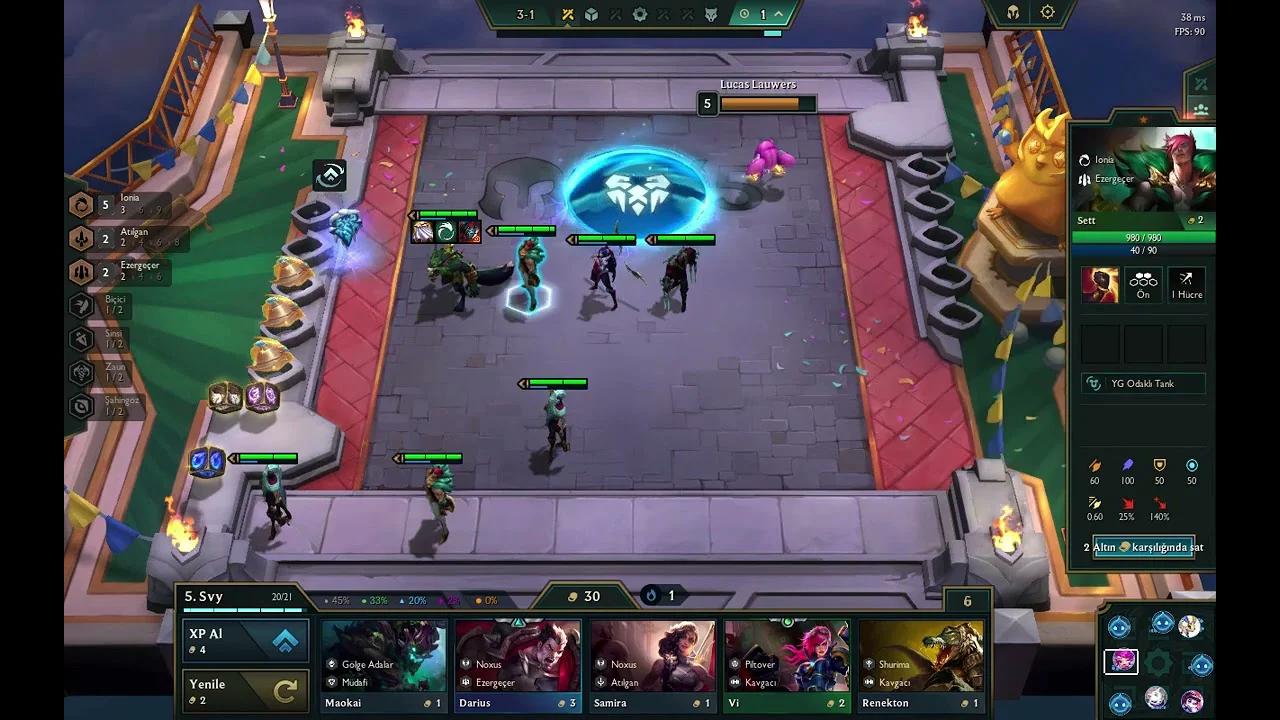Click the Zaun trait icon in left panel
Viewport: 1280px width, 720px height.
click(x=80, y=370)
